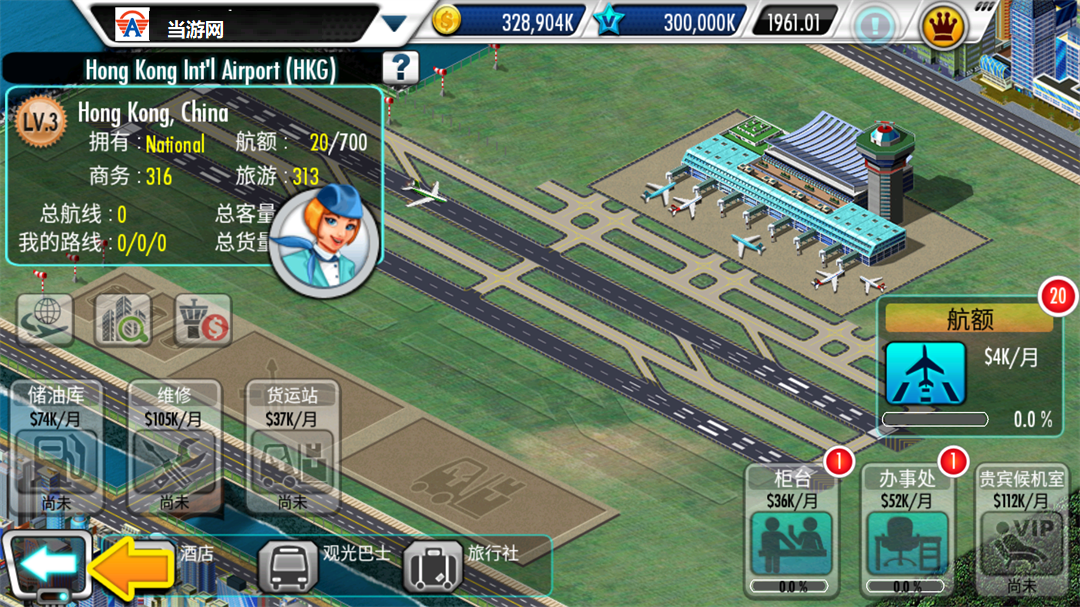
Task: Tap the gold coin currency icon
Action: click(x=447, y=21)
